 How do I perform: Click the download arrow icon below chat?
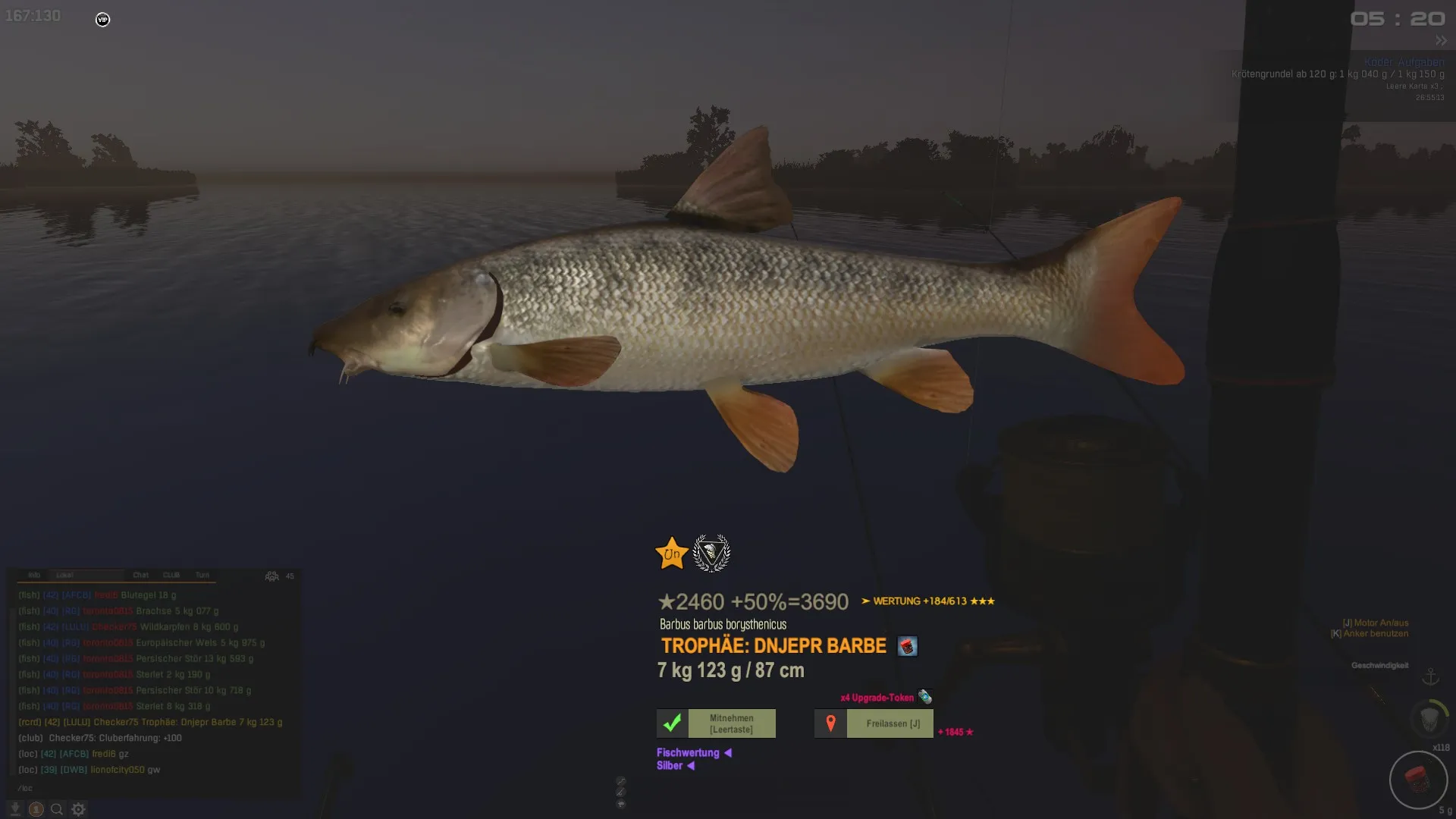[x=14, y=809]
